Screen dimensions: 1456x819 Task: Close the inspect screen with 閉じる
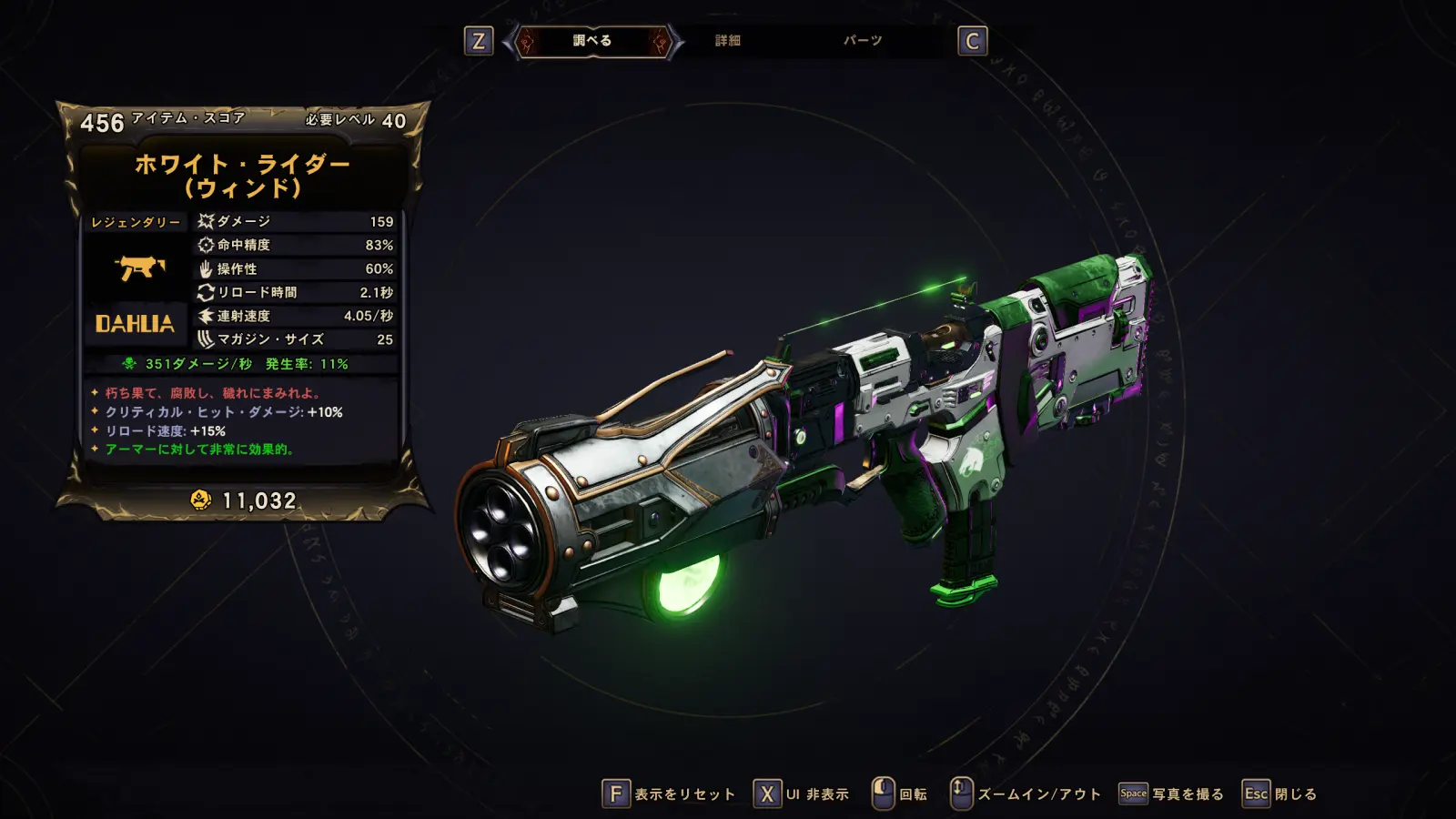pos(1280,794)
